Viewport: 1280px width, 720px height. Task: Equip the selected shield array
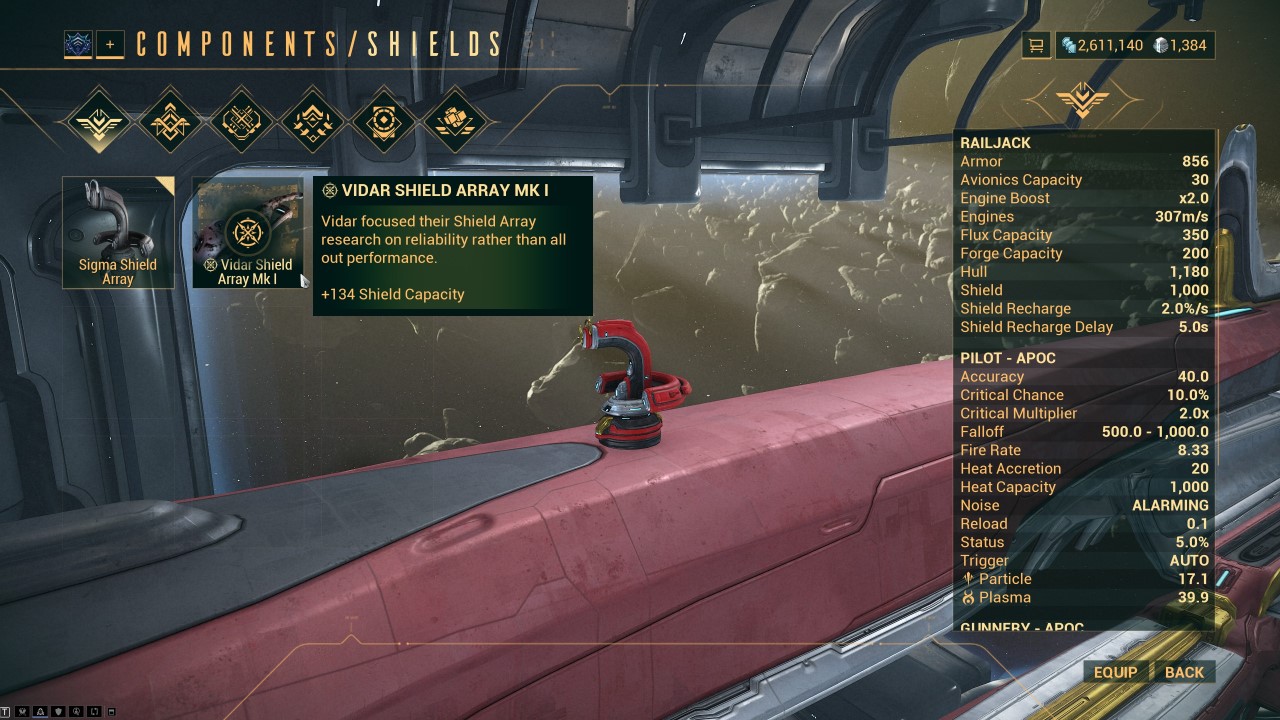1115,672
